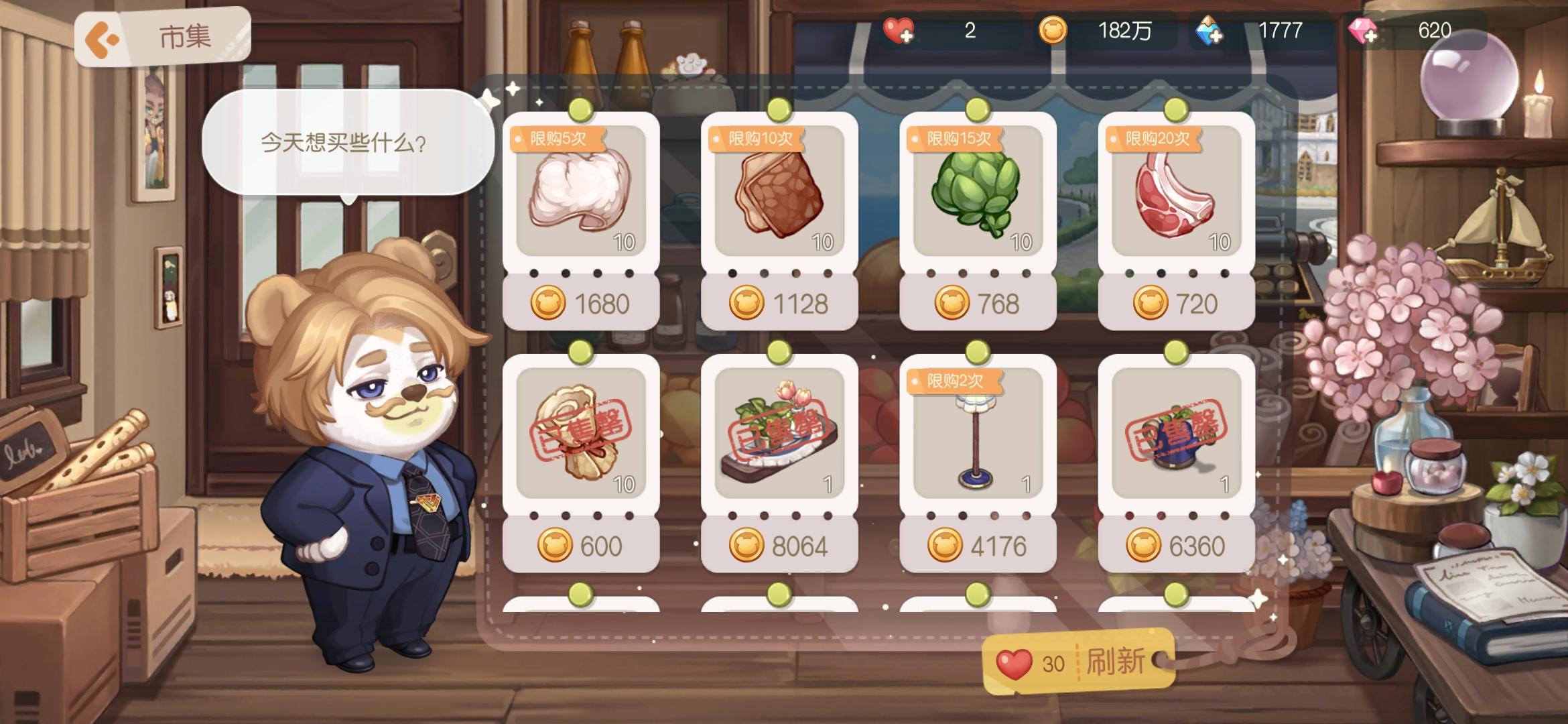Tap the blue crystal plus icon
Screen dimensions: 1568x724
1210,30
